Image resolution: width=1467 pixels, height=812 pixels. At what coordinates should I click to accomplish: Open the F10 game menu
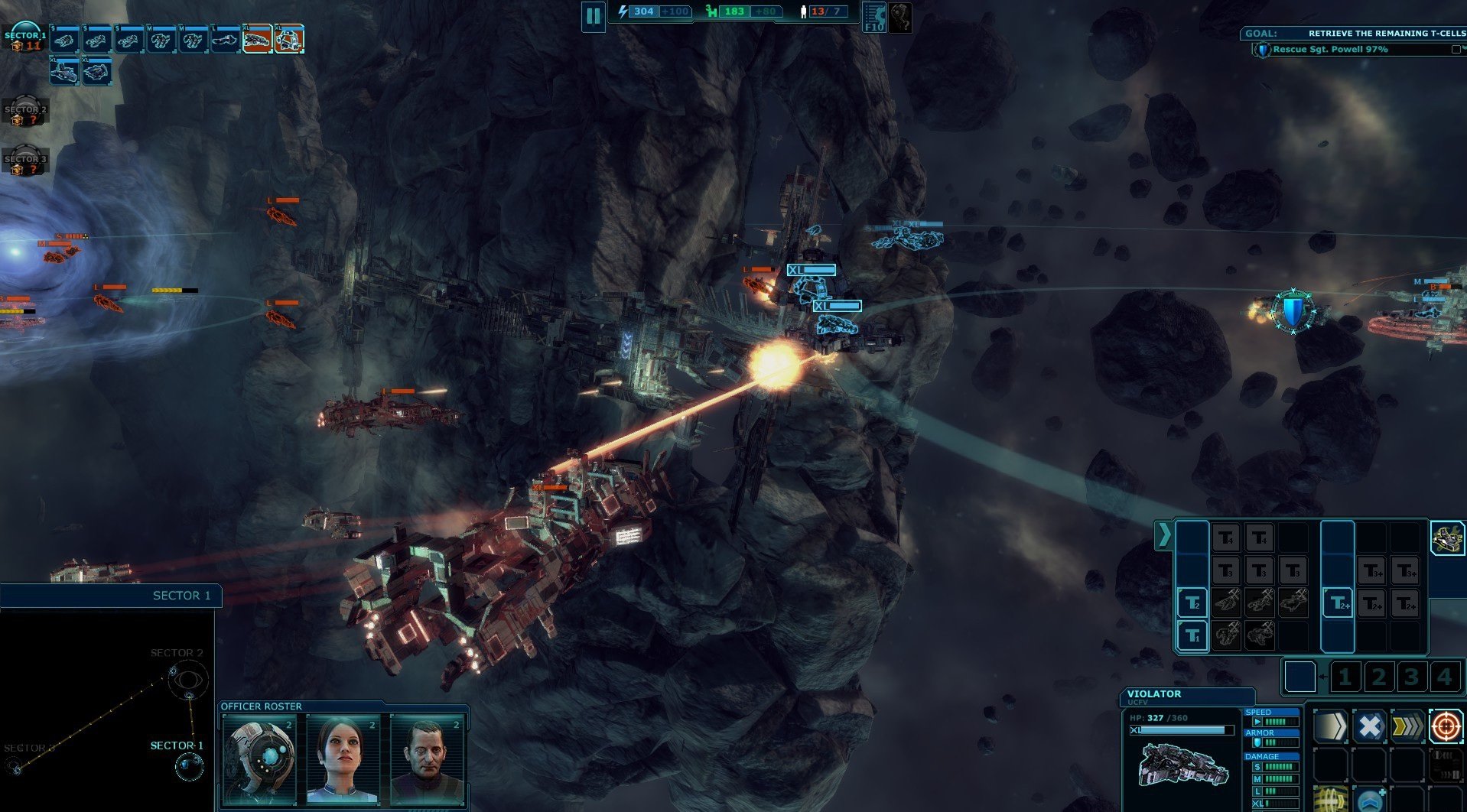coord(873,17)
